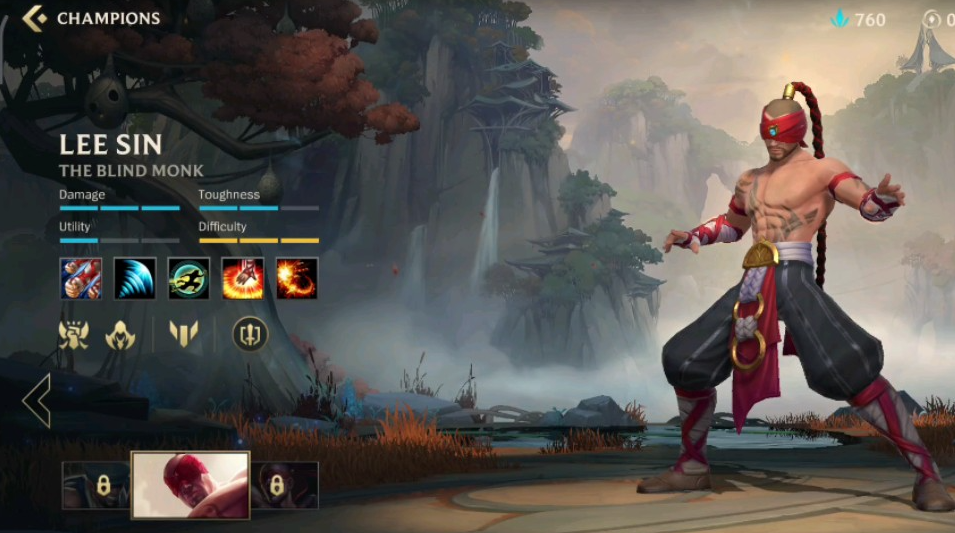The image size is (955, 533).
Task: Open the circled sword loadout button
Action: pos(250,334)
